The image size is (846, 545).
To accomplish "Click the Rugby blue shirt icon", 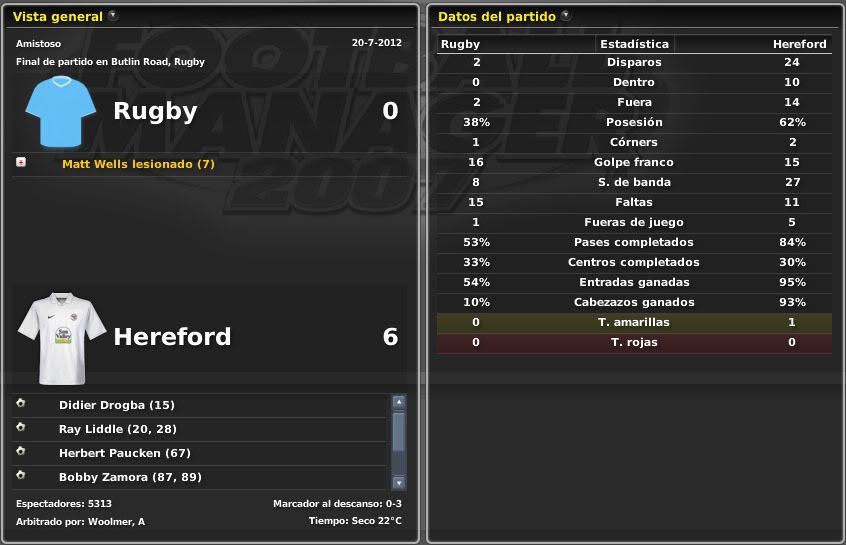I will point(60,111).
